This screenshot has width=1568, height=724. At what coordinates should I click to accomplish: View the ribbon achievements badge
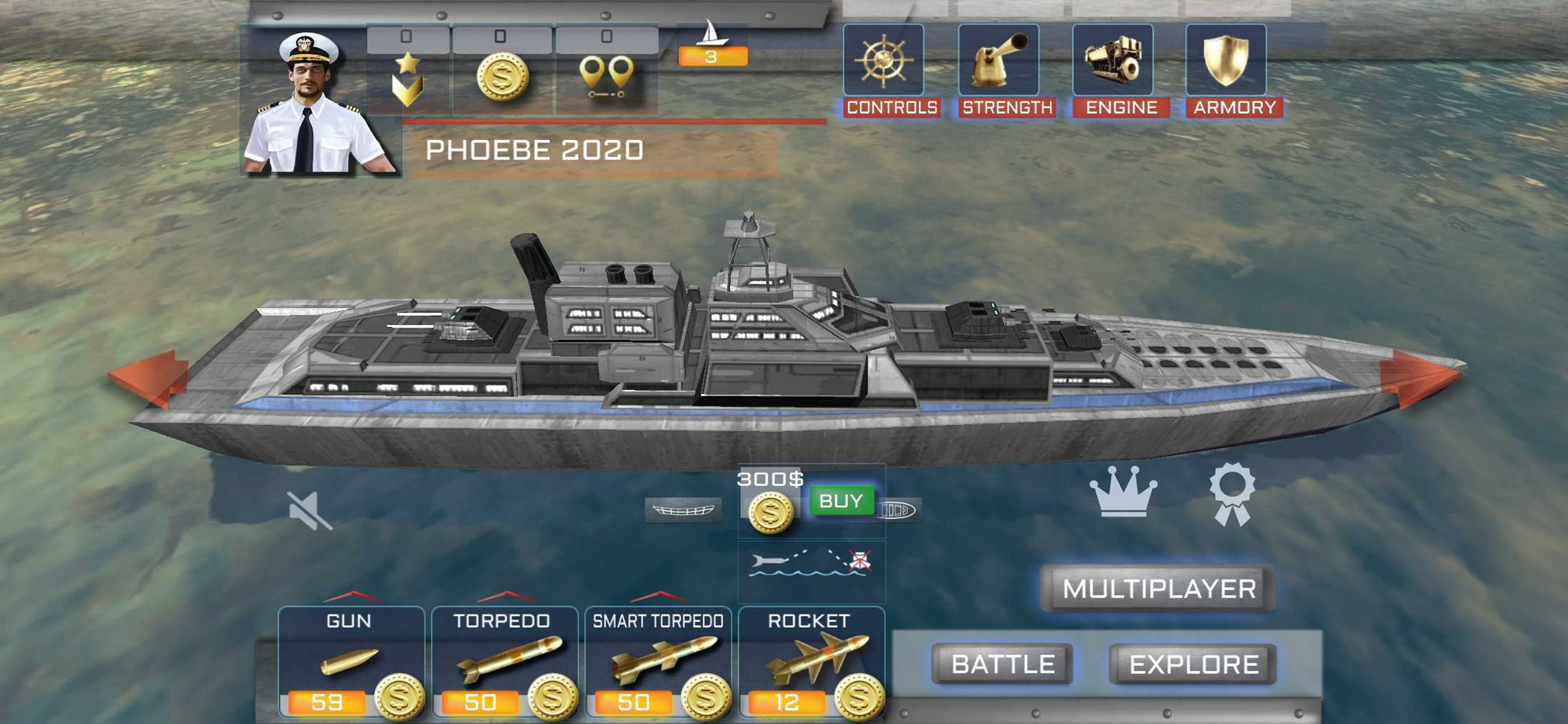tap(1231, 493)
